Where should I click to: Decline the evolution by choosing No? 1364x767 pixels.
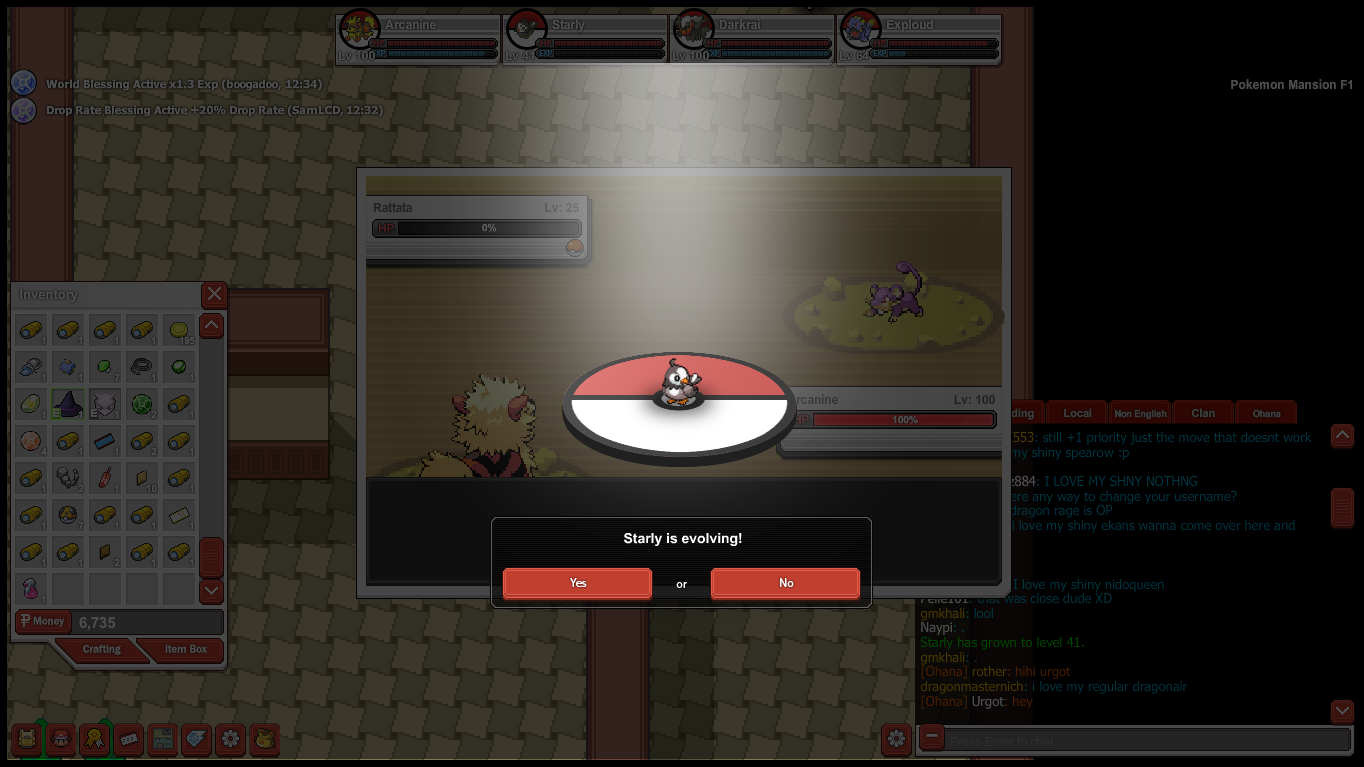(x=785, y=583)
